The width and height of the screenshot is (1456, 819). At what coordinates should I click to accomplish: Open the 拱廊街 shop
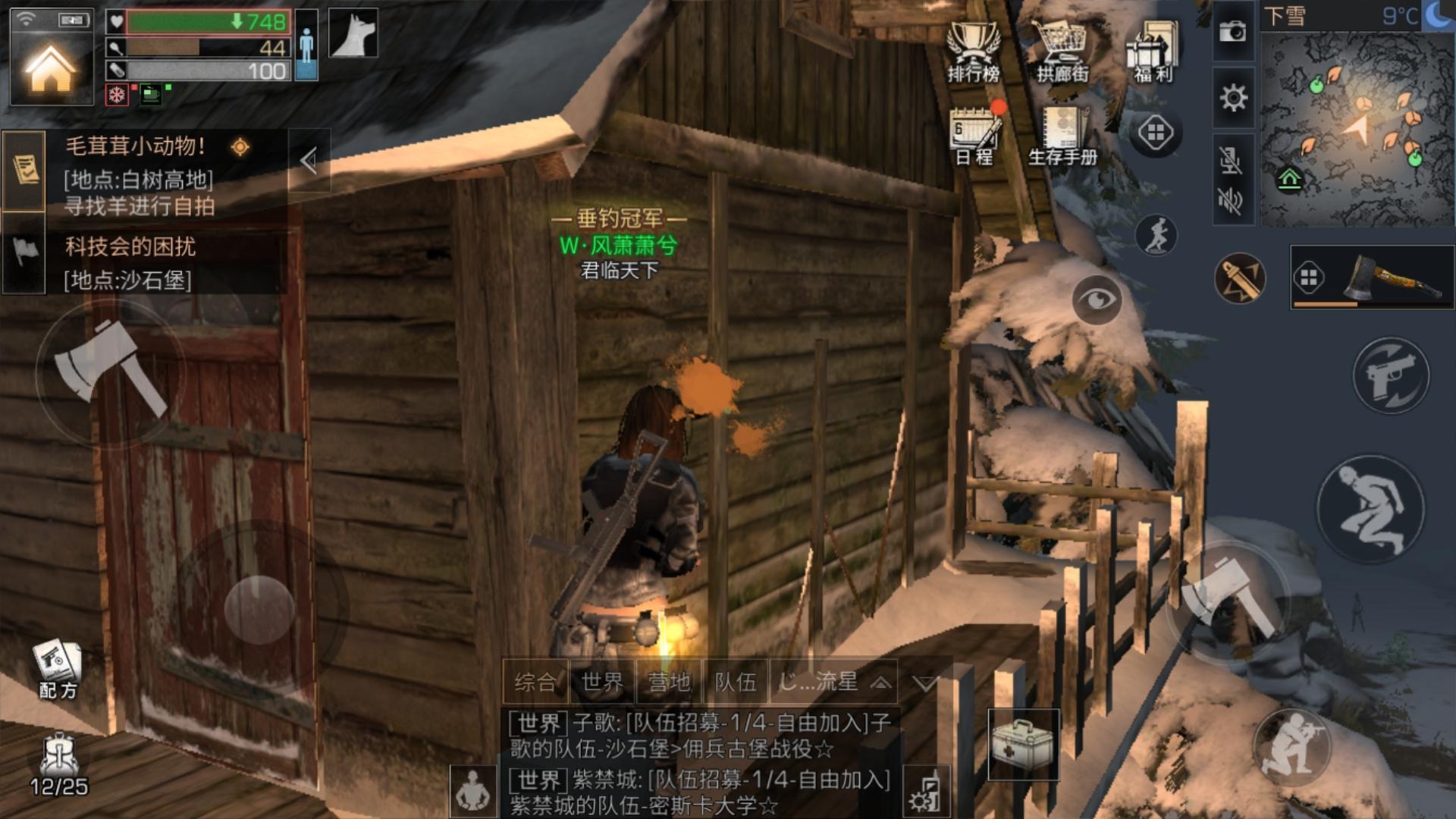tap(1062, 52)
